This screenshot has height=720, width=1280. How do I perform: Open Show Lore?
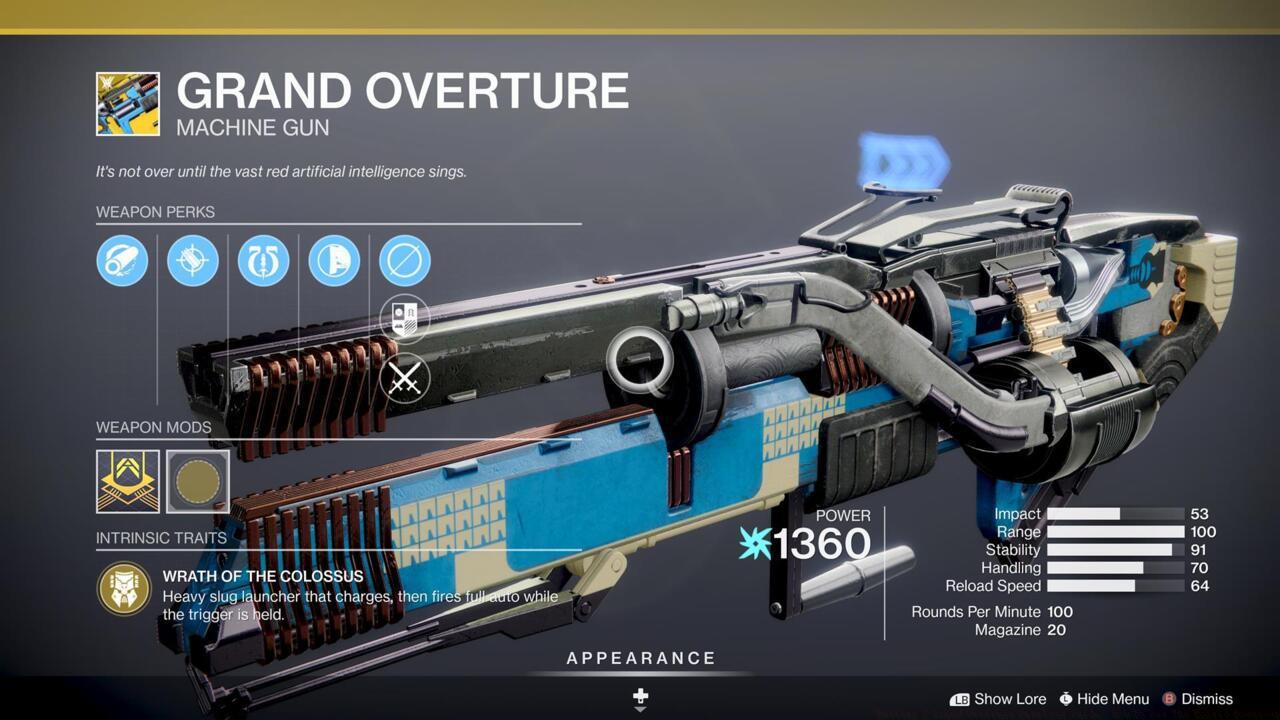tap(1012, 699)
